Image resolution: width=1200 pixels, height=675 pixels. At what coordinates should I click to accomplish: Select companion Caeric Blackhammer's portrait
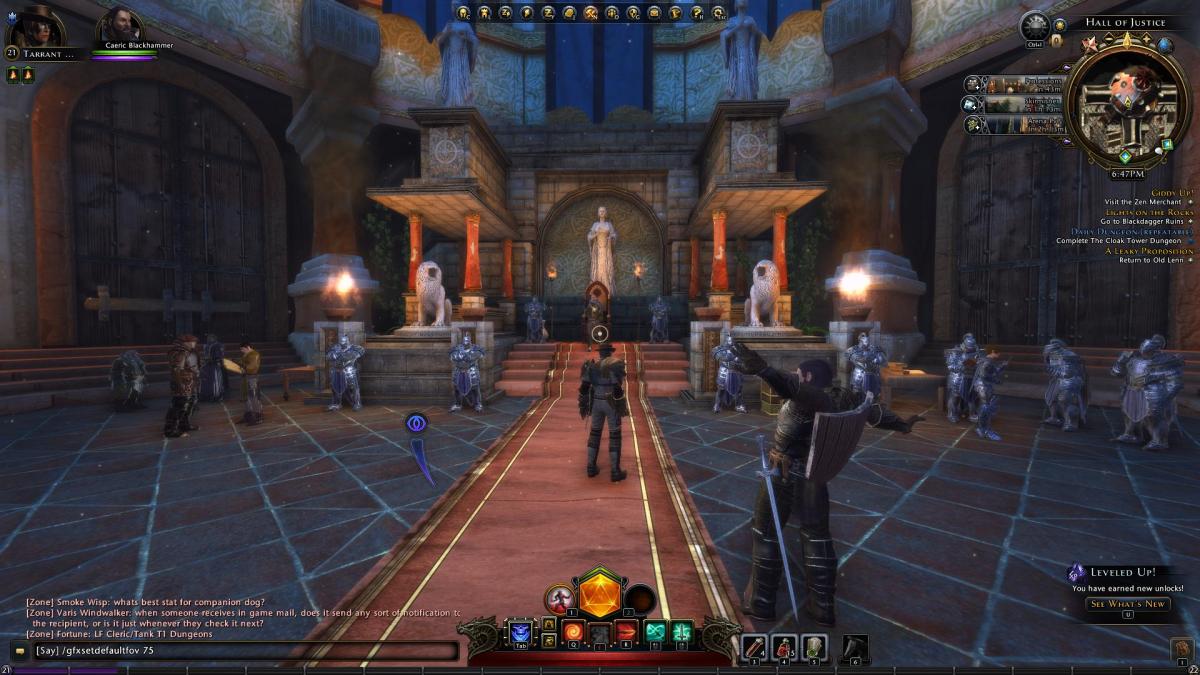click(120, 26)
